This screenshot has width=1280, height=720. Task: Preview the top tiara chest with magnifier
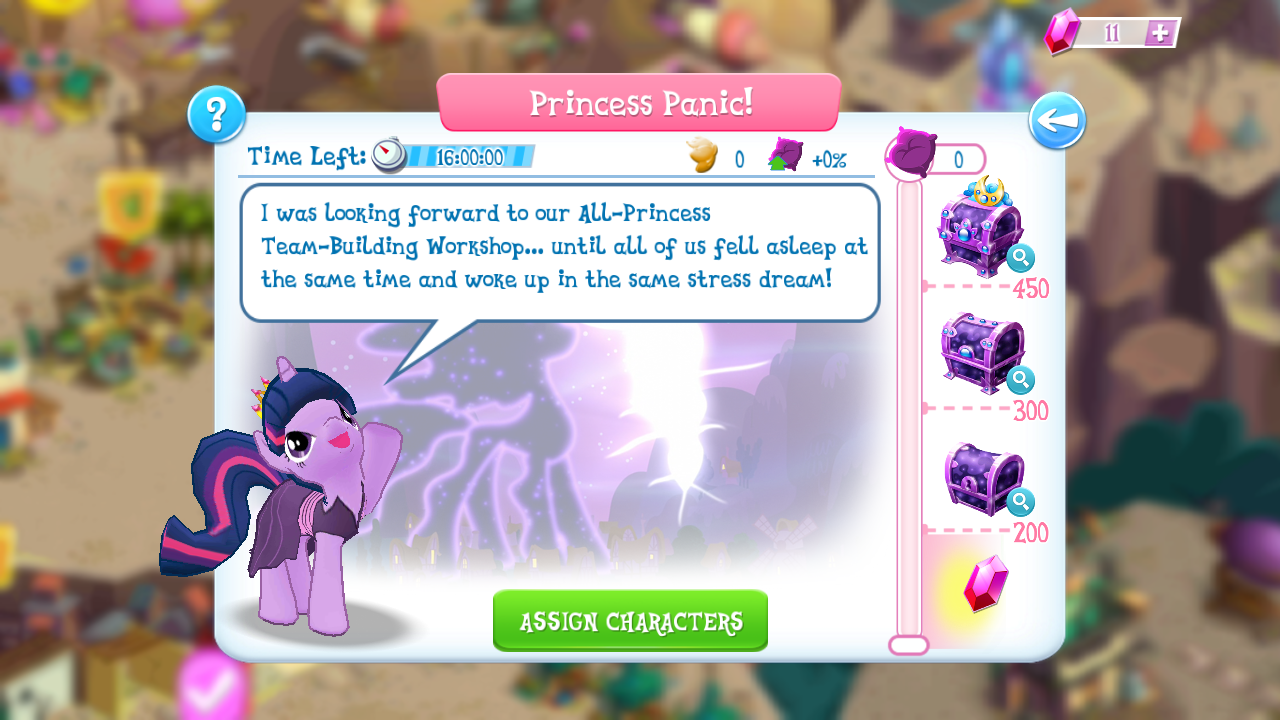pos(1021,258)
